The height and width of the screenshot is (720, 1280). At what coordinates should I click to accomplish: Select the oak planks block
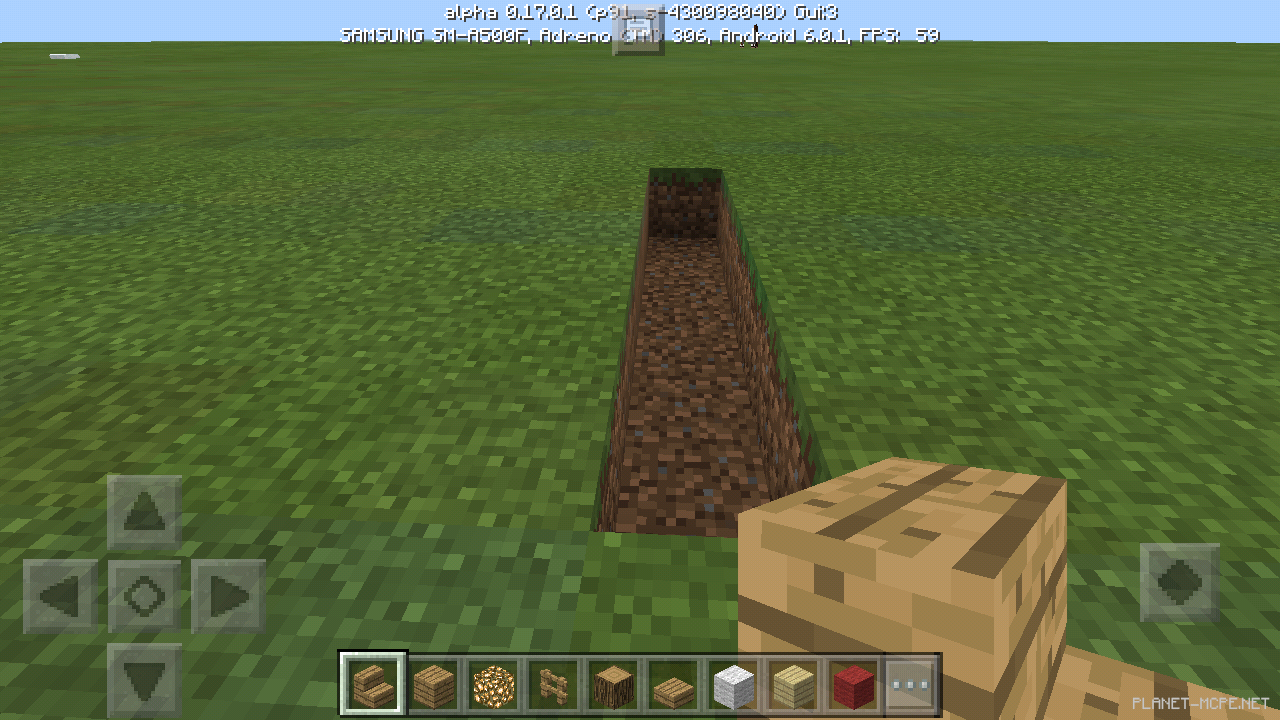tap(433, 684)
